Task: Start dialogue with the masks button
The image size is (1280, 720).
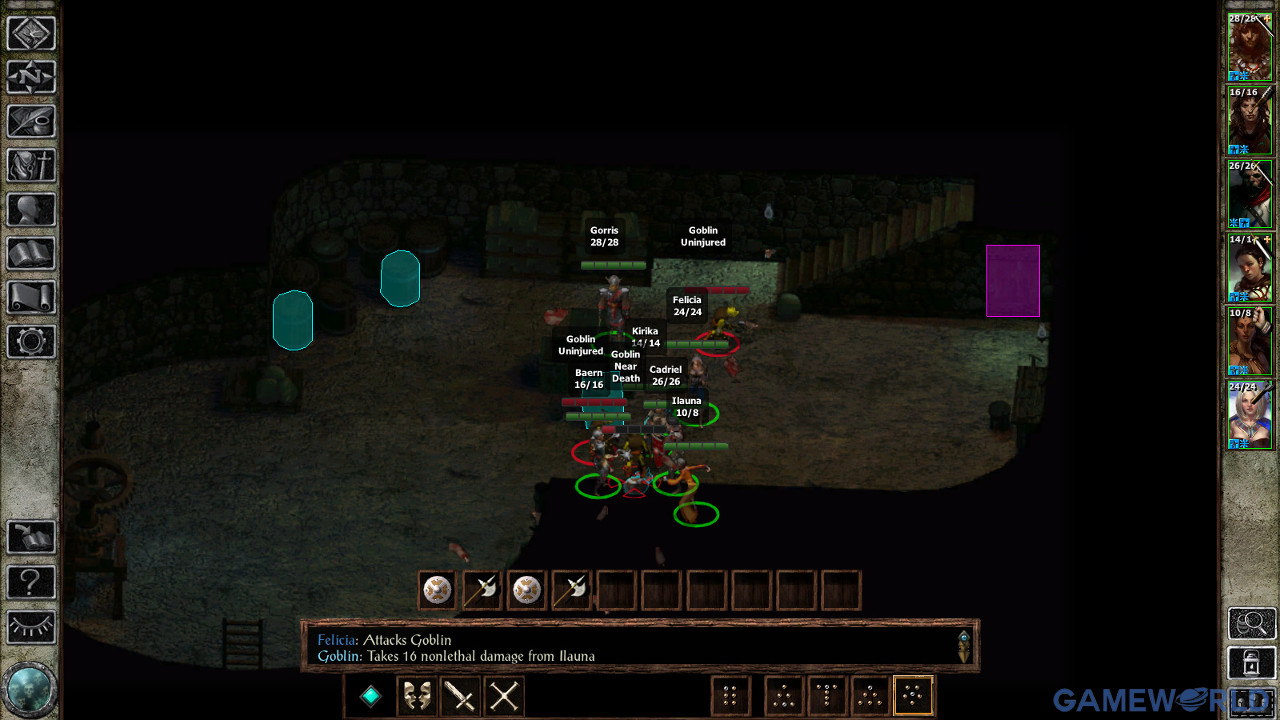Action: [416, 695]
